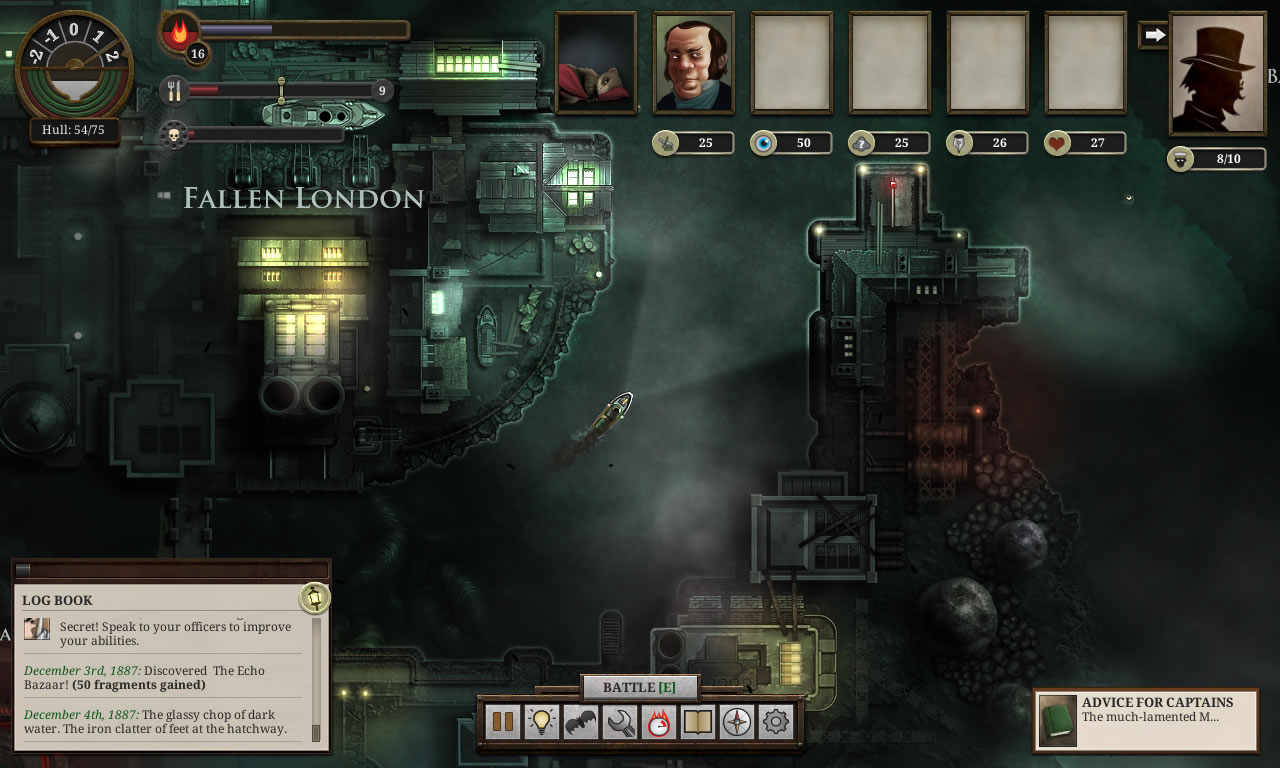Open the Advice for Captains notification
The image size is (1280, 768).
(x=1146, y=718)
